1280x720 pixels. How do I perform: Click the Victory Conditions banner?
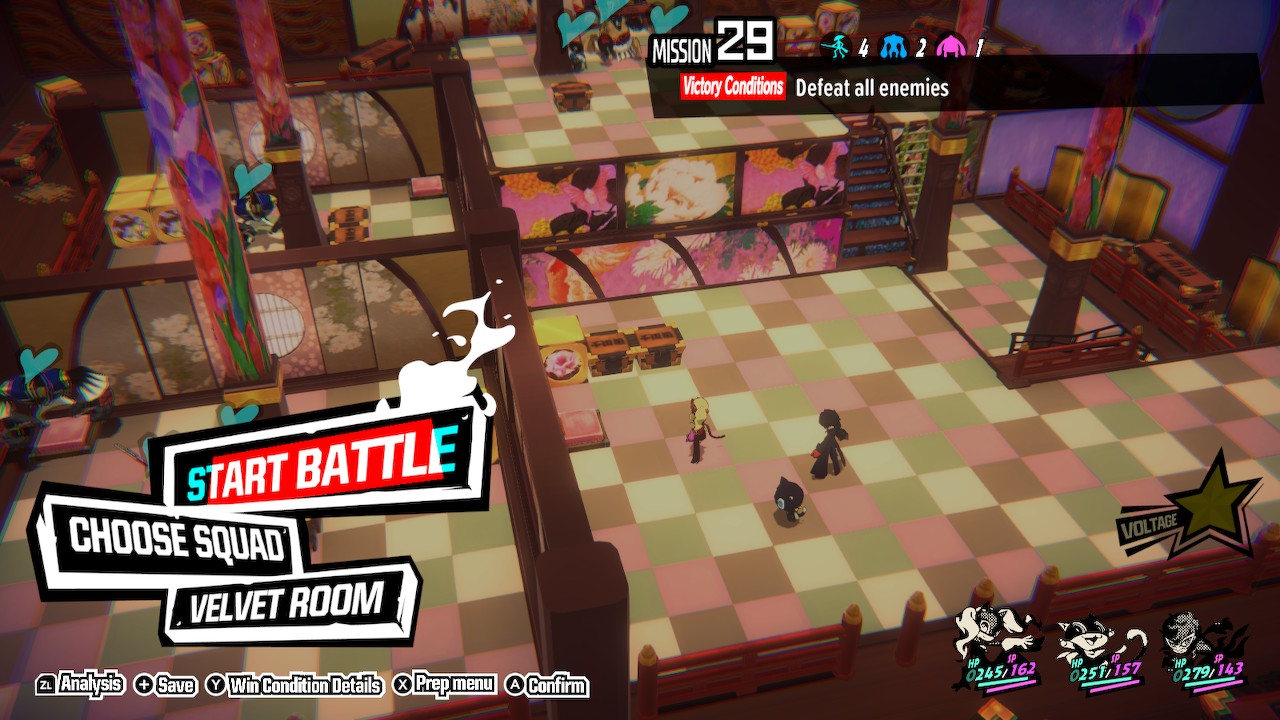(733, 88)
